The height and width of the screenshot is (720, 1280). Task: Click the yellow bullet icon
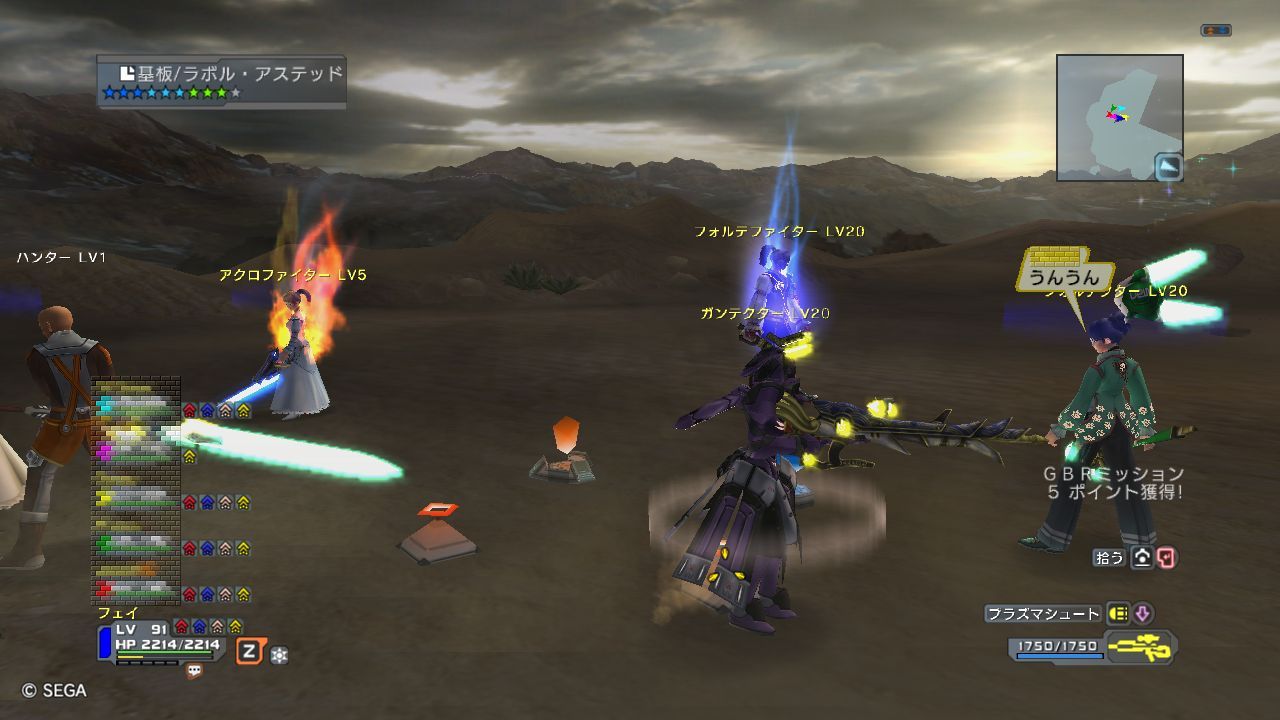(x=1118, y=614)
